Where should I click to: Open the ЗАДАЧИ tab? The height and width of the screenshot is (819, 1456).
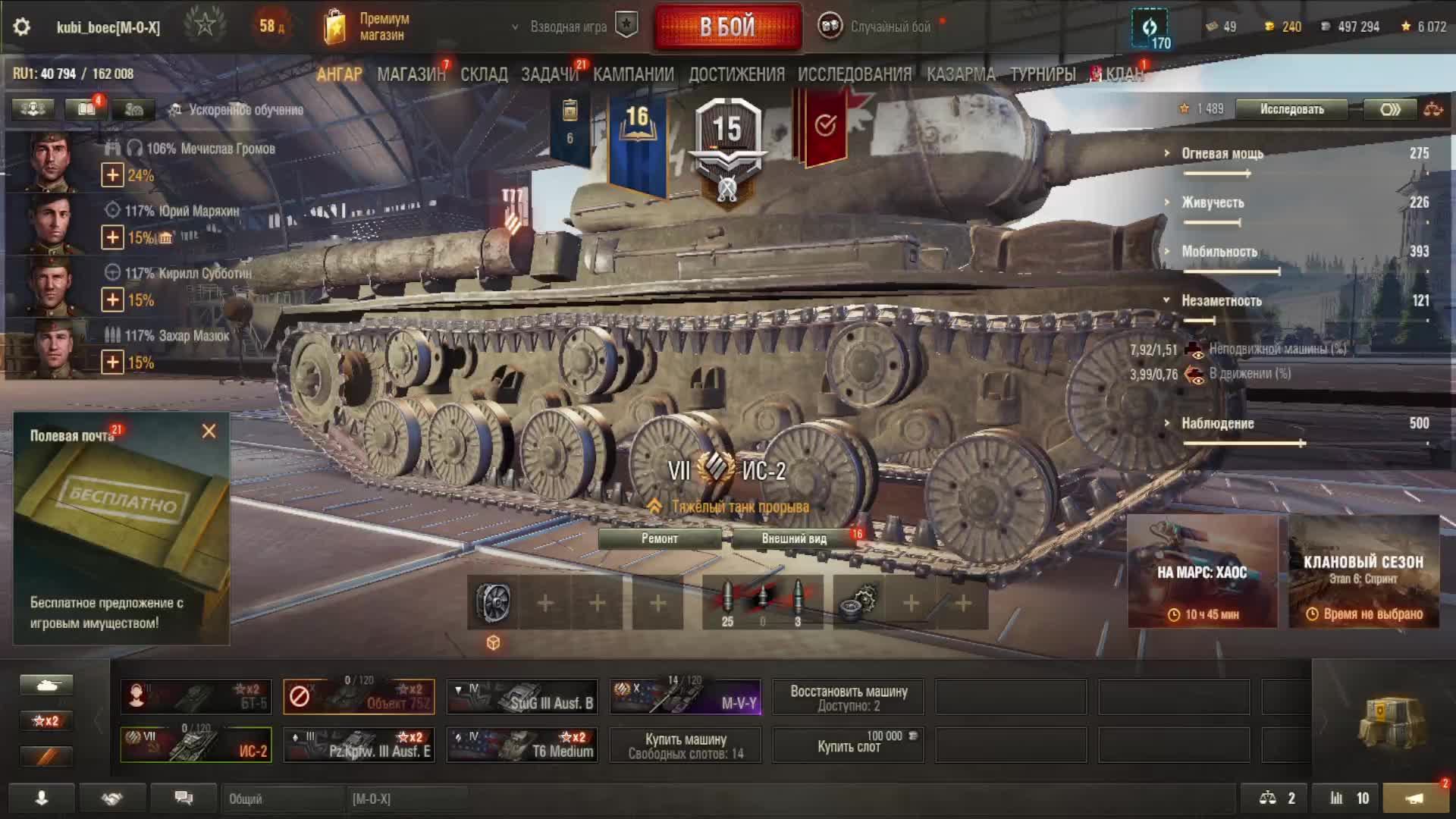(x=550, y=74)
